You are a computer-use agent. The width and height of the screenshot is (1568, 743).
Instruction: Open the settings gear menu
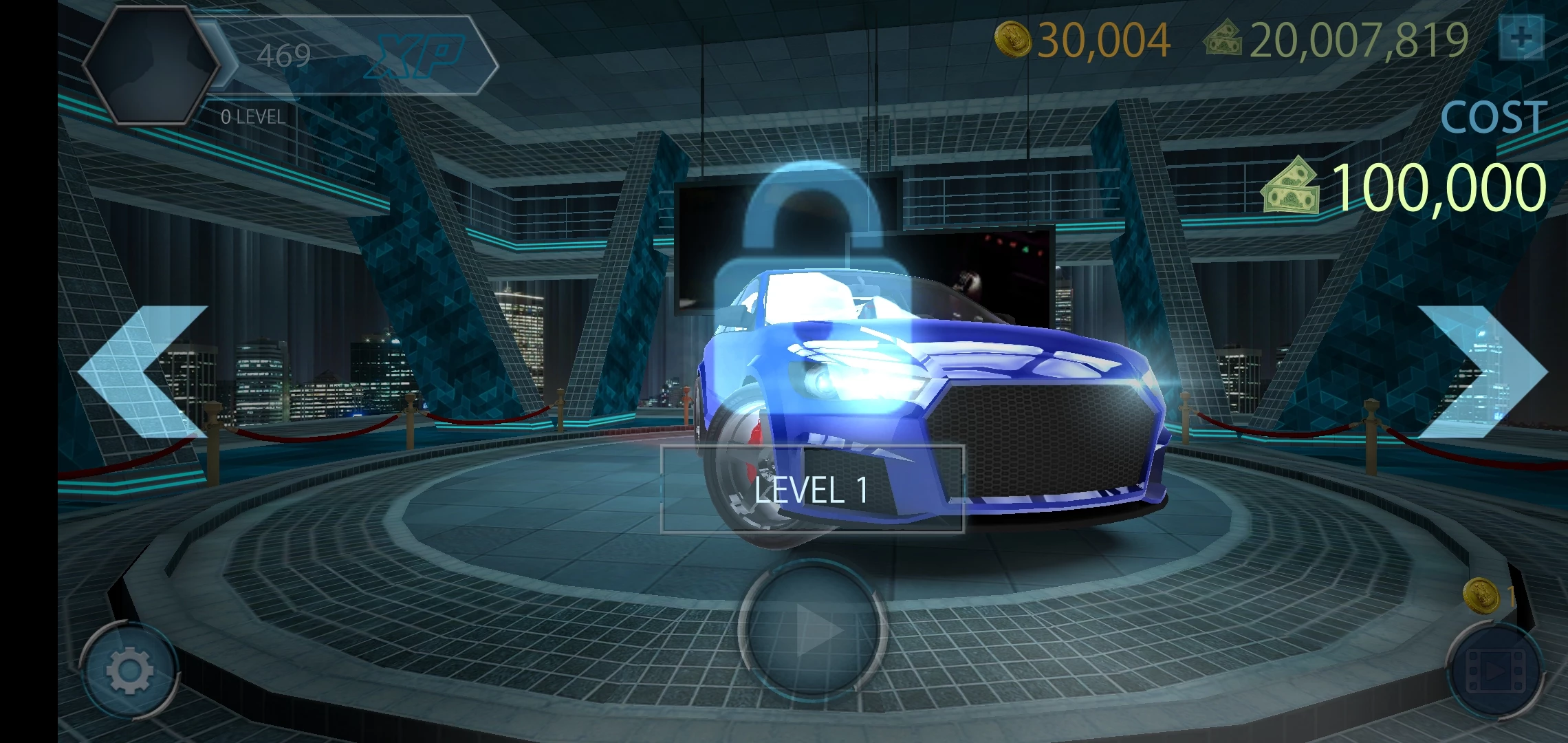[129, 669]
